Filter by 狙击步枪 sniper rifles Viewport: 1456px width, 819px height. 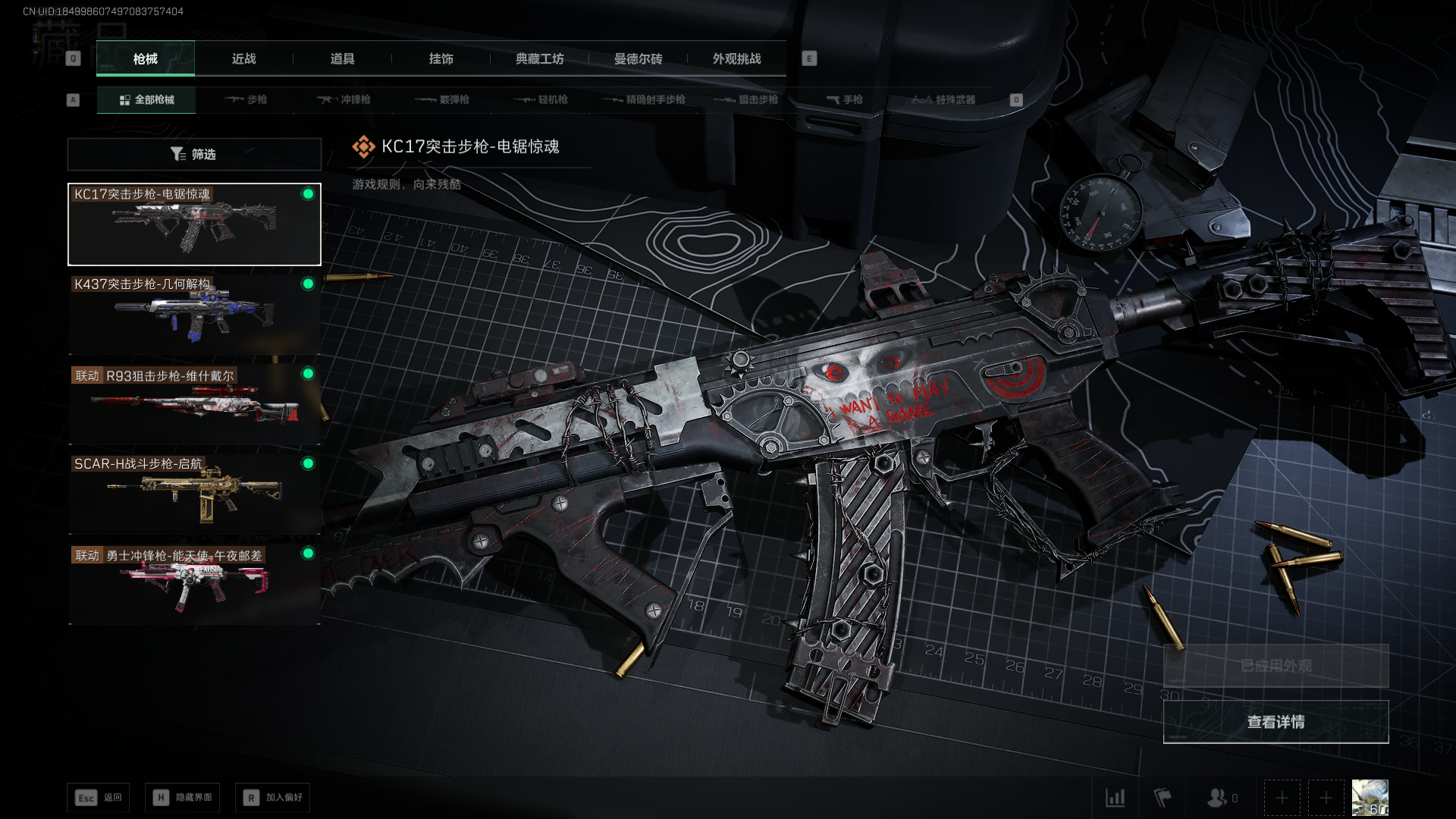745,99
